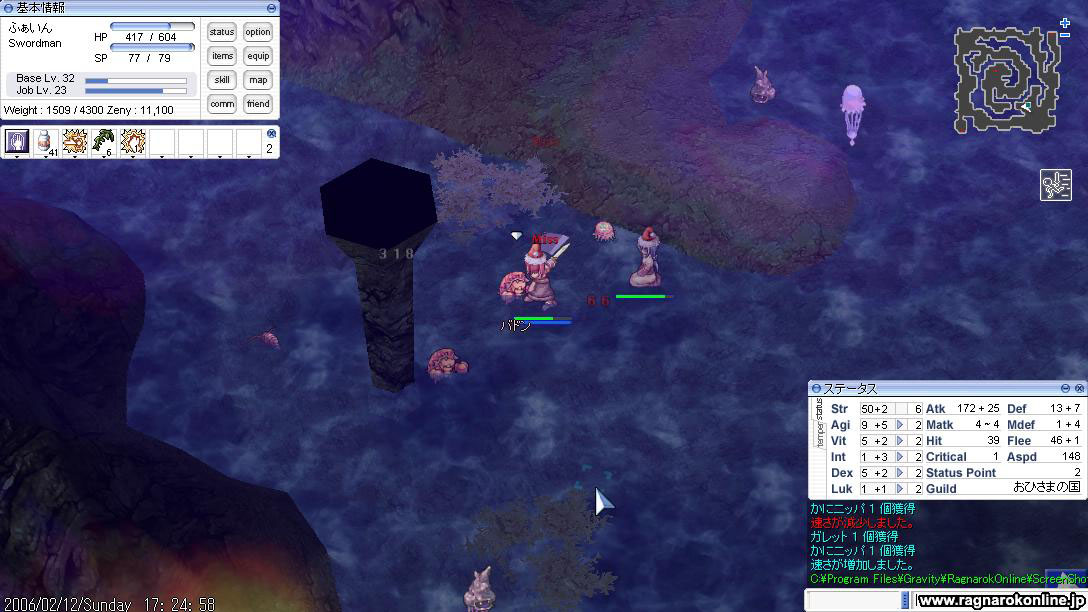Screen dimensions: 1088x612
Task: Open the option menu
Action: pyautogui.click(x=258, y=32)
